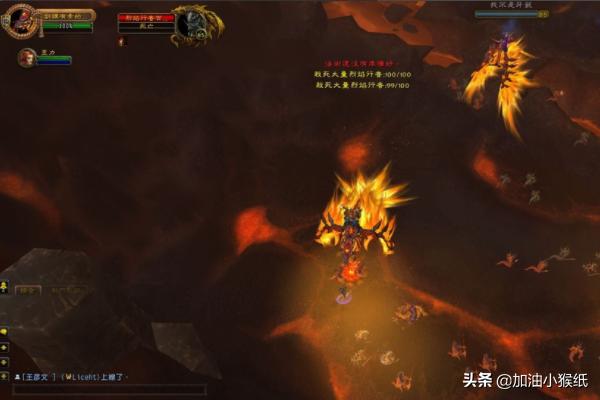600x400 pixels.
Task: Click the player character portrait
Action: (20, 22)
